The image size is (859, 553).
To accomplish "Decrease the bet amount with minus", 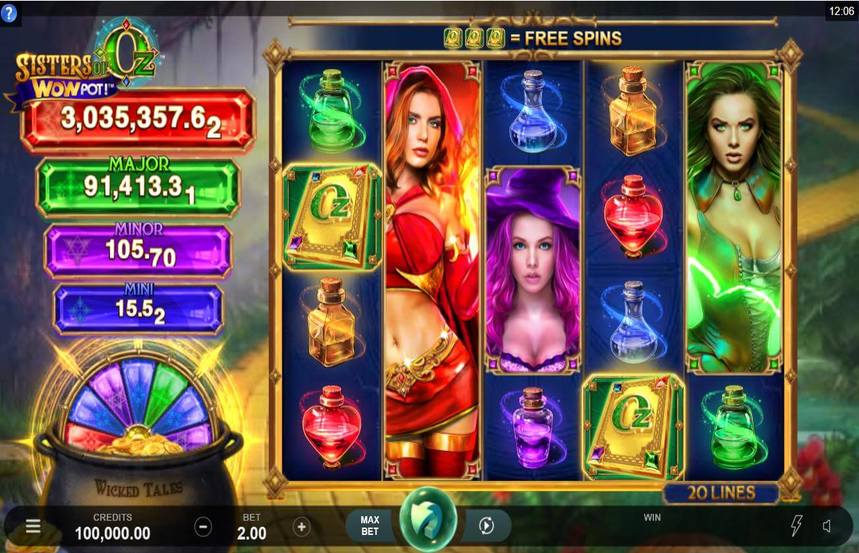I will pyautogui.click(x=203, y=526).
